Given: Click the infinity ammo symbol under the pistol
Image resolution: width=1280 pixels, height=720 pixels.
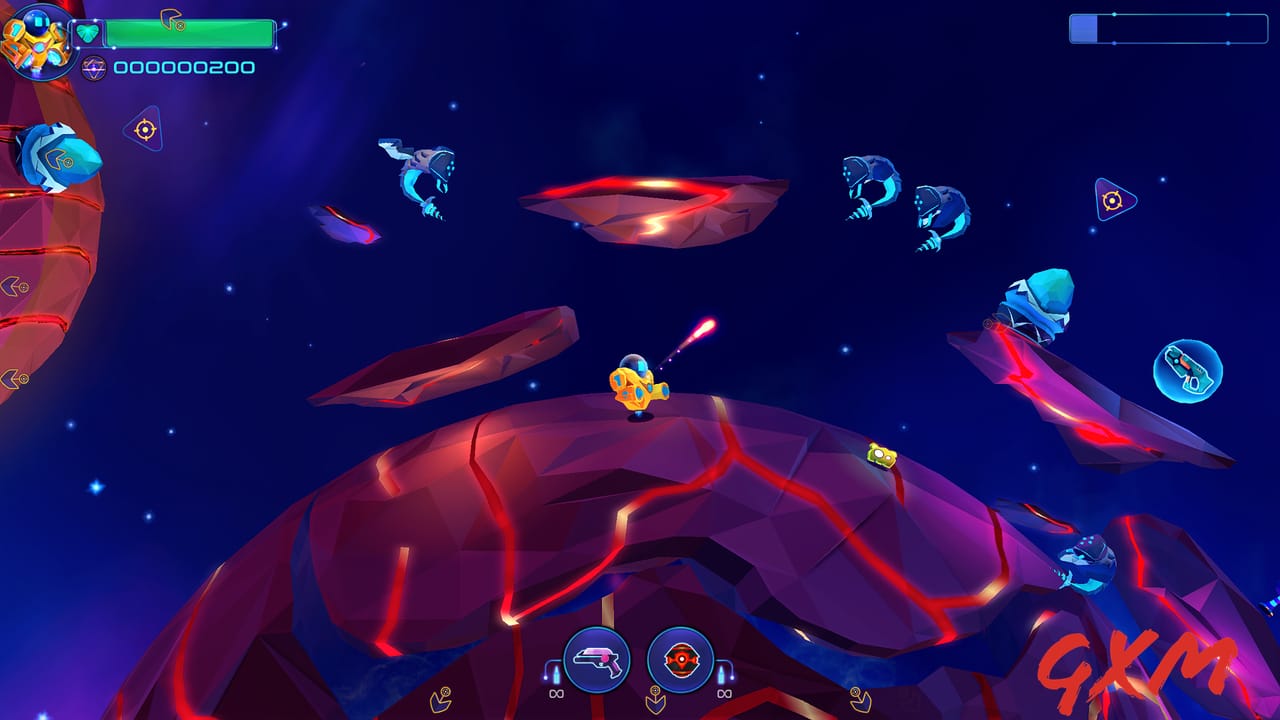Looking at the screenshot, I should 557,694.
